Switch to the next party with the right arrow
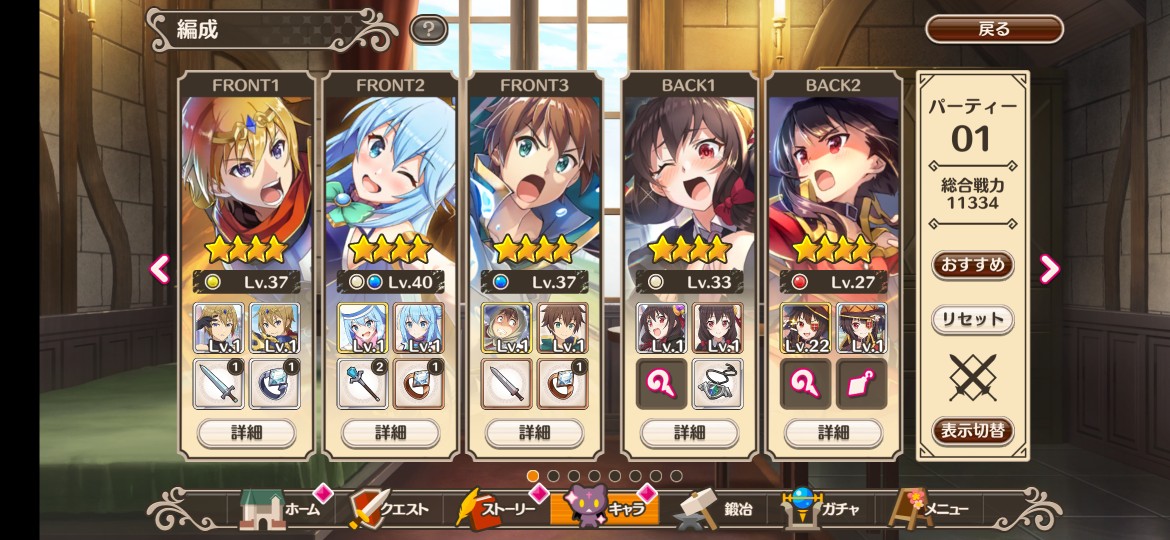This screenshot has height=540, width=1170. click(x=1049, y=268)
